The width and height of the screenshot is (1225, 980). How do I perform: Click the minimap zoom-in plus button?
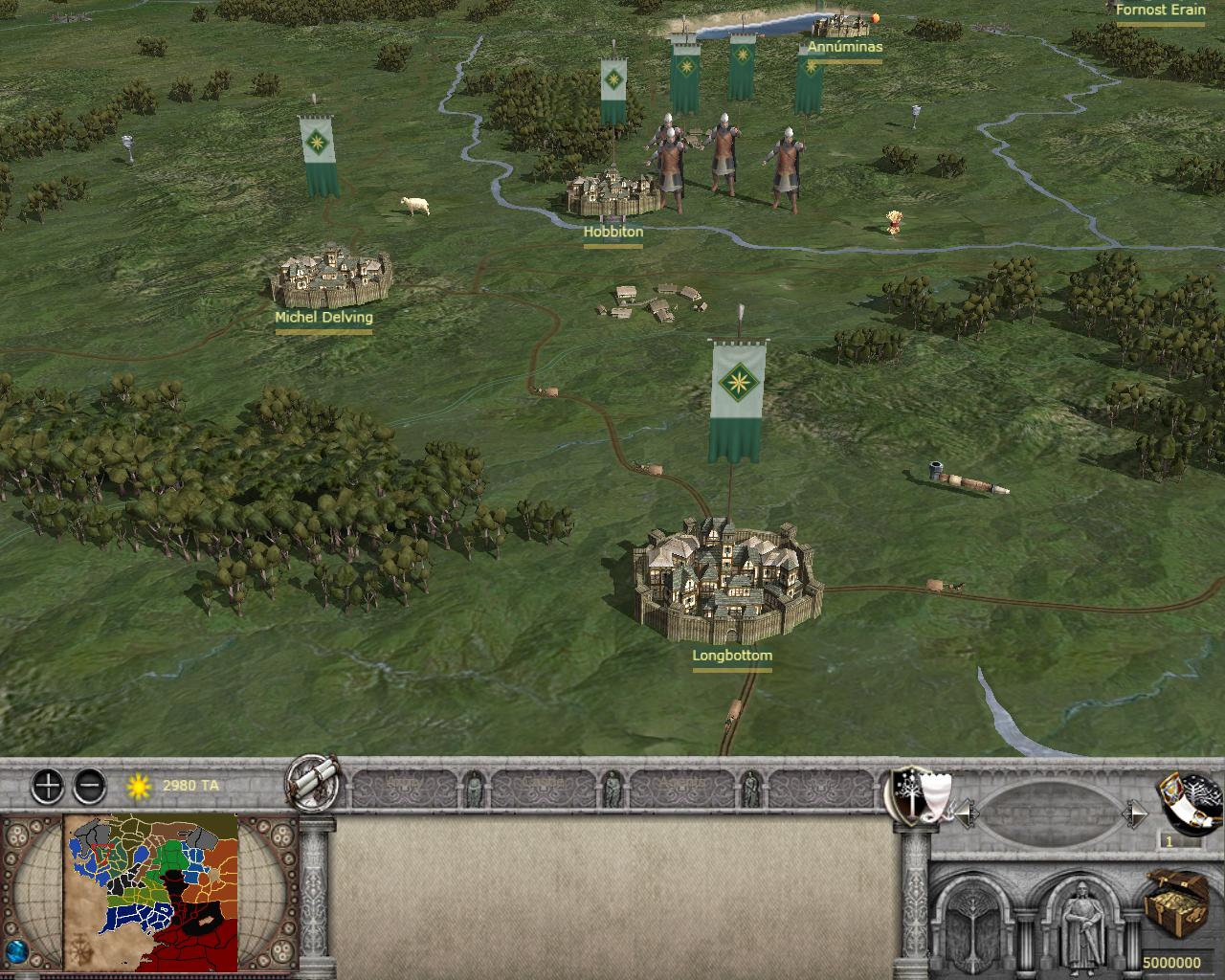[47, 787]
